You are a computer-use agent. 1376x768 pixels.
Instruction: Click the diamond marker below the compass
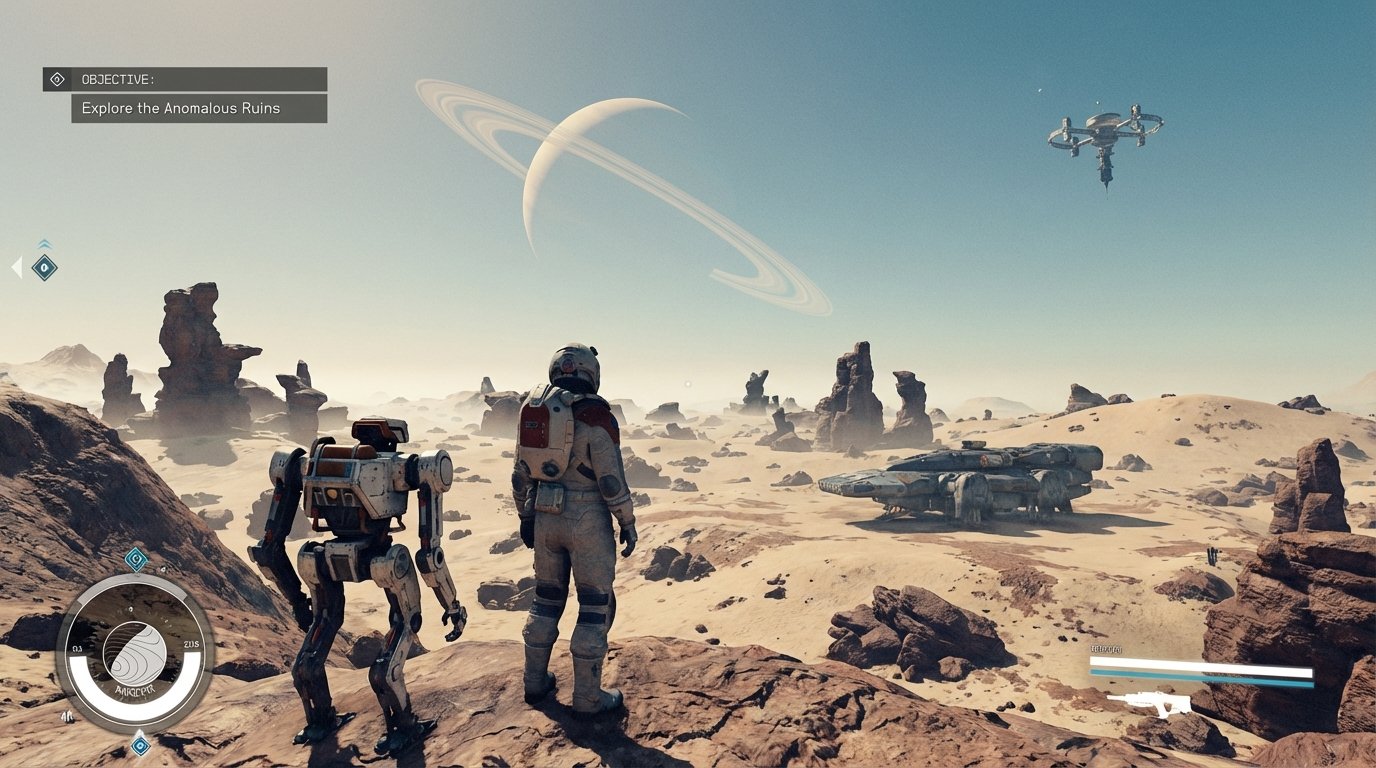(138, 746)
